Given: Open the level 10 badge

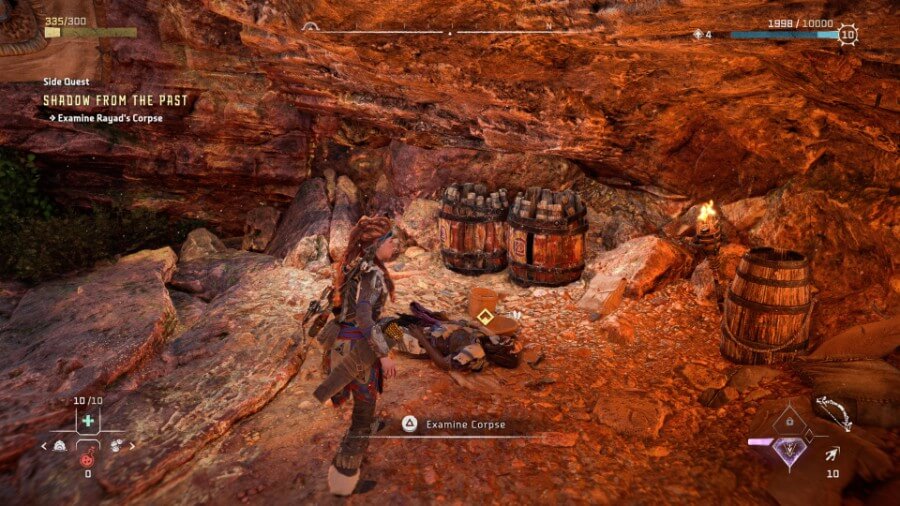Looking at the screenshot, I should tap(848, 35).
